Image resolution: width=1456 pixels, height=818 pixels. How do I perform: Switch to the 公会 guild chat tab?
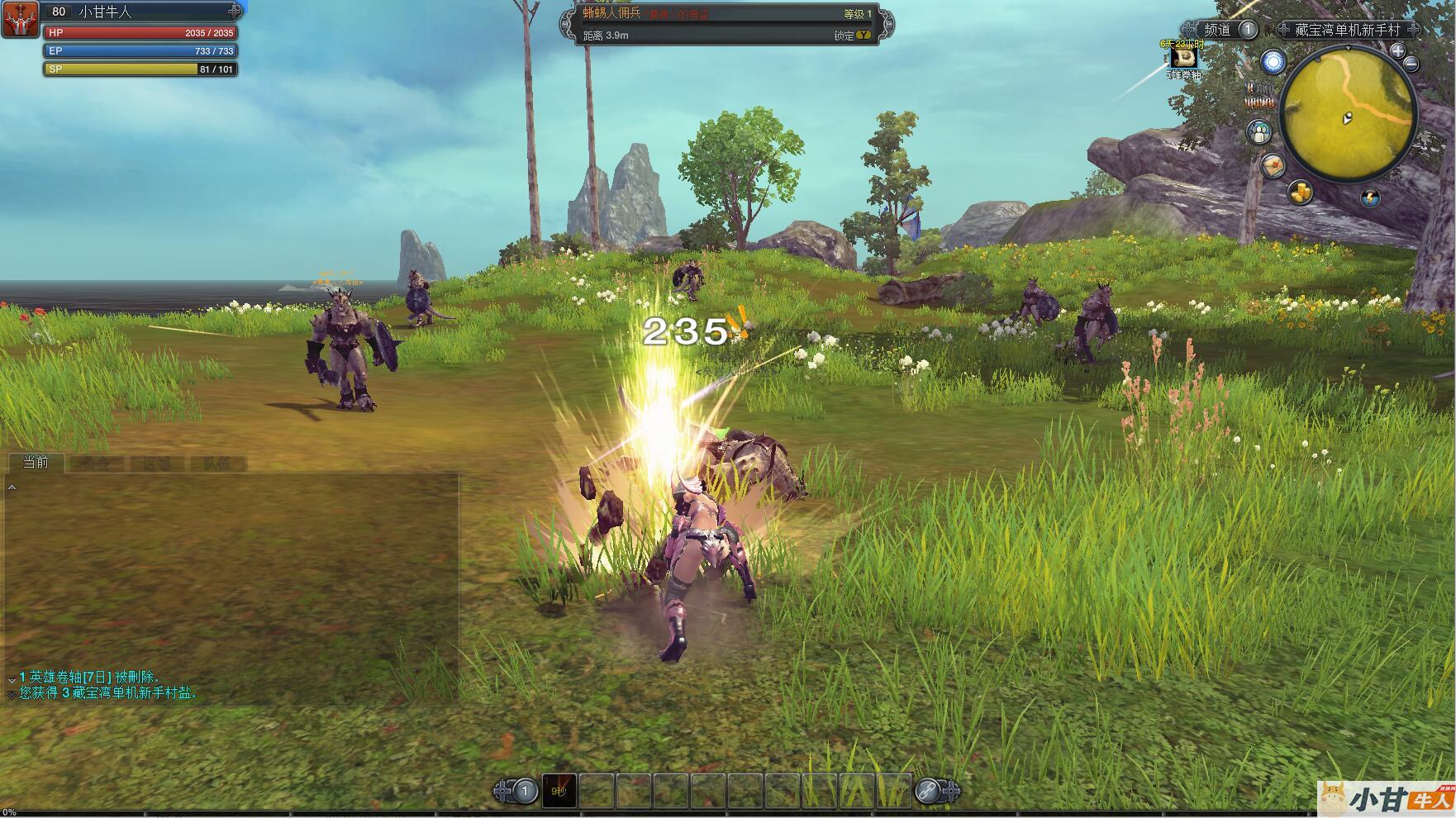pyautogui.click(x=95, y=464)
